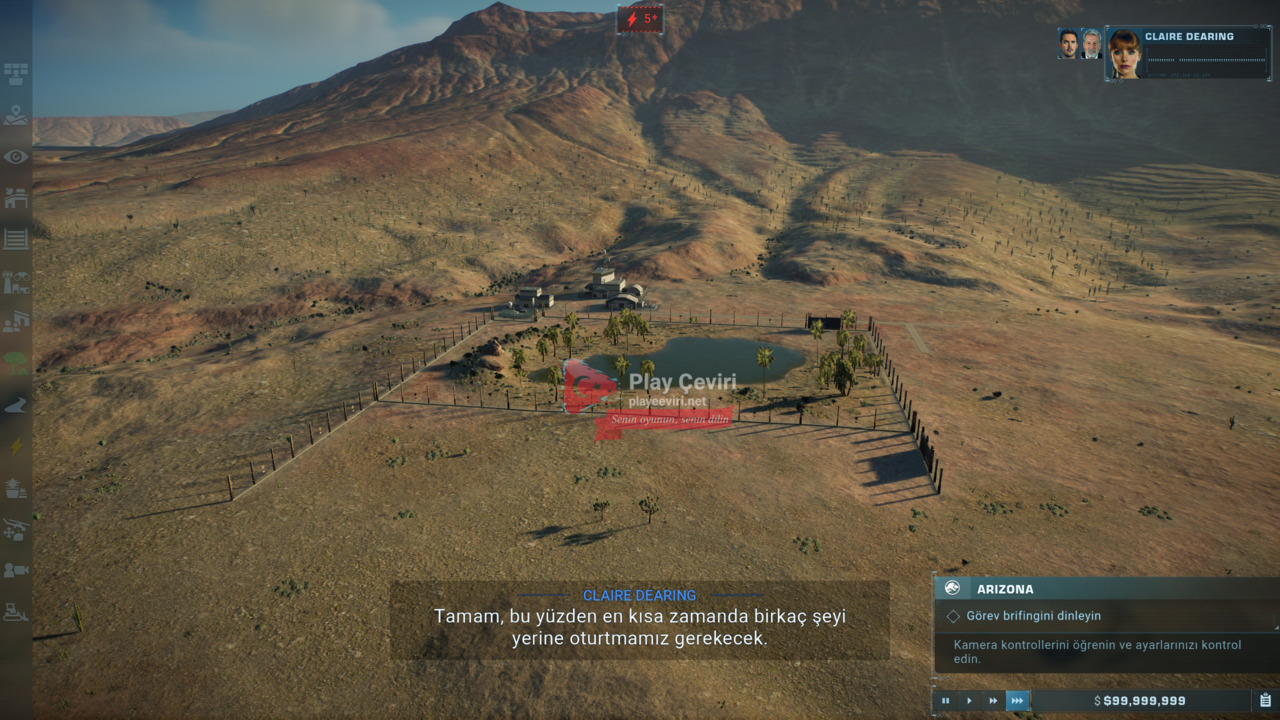Open the clipboard management icon
This screenshot has width=1280, height=720.
pos(1265,701)
